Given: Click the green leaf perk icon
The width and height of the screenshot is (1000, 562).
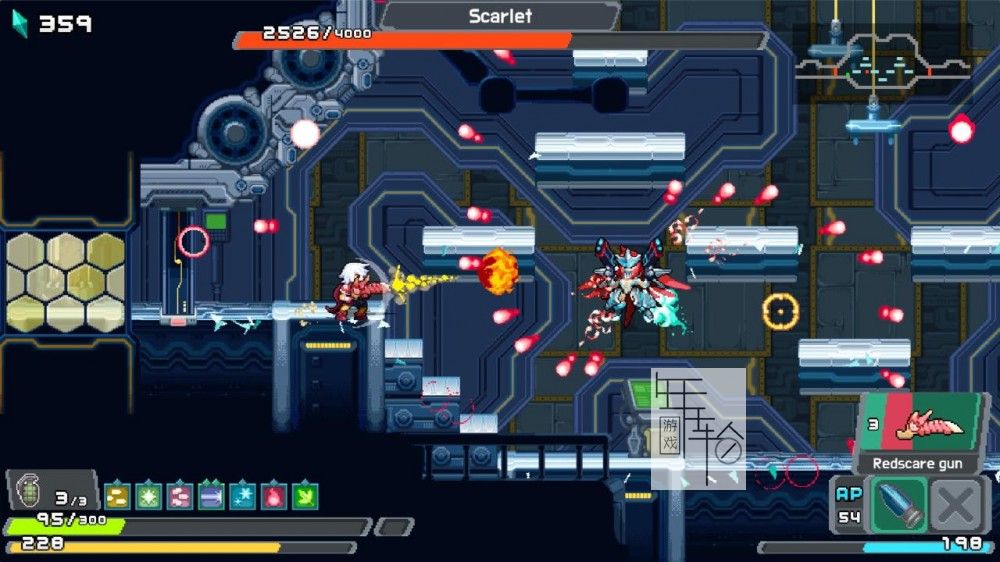Looking at the screenshot, I should click(x=305, y=496).
